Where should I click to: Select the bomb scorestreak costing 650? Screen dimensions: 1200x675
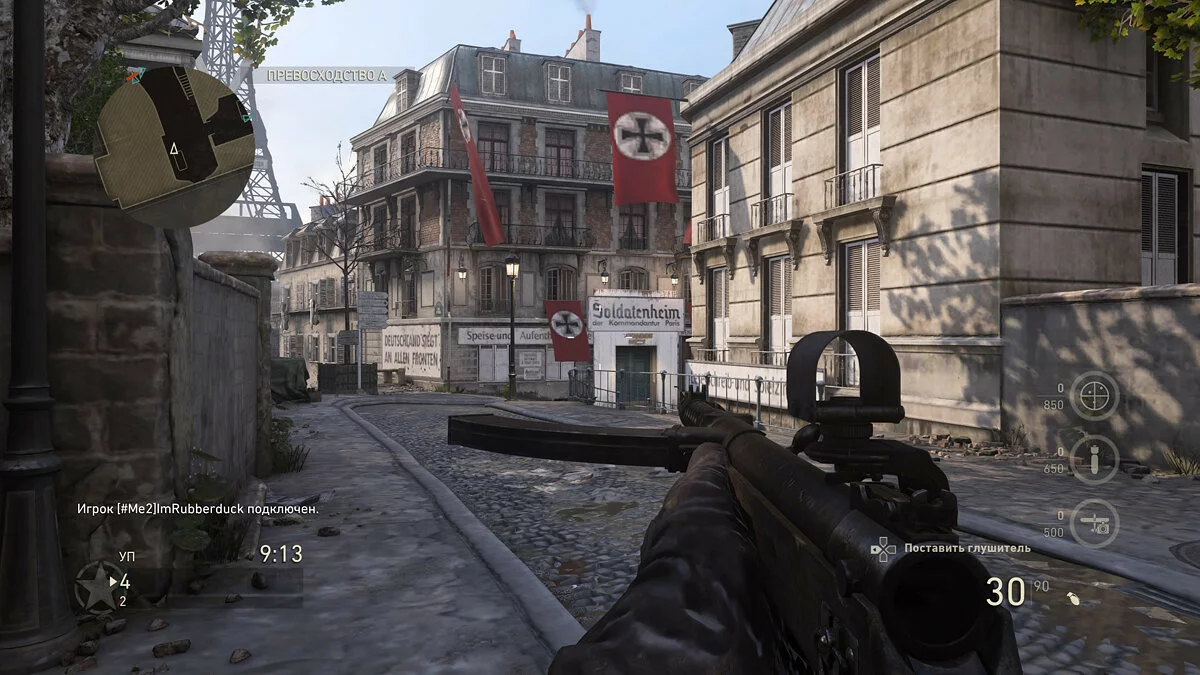[x=1094, y=459]
